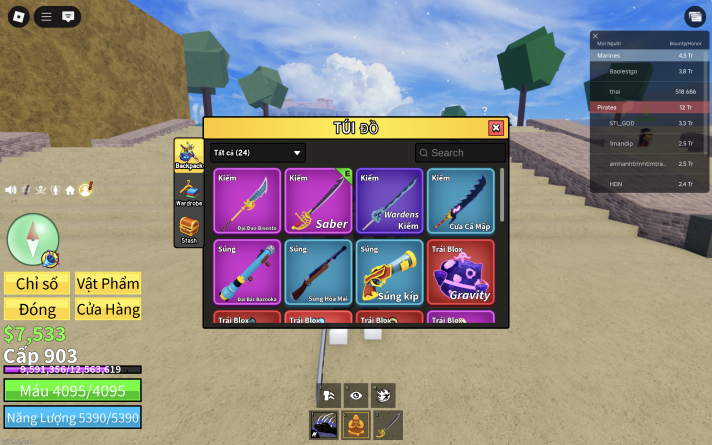Close the Túi Đồ inventory window

496,128
